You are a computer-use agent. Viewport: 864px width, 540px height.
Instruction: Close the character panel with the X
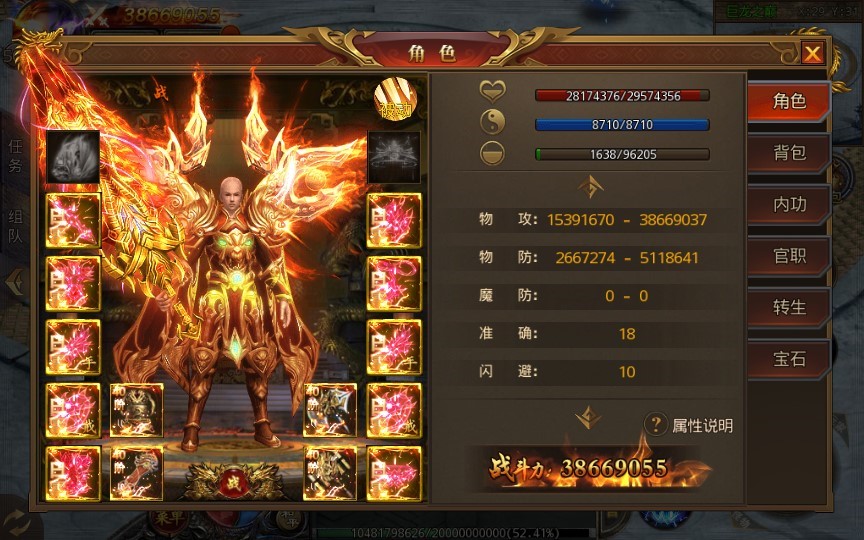tap(813, 53)
